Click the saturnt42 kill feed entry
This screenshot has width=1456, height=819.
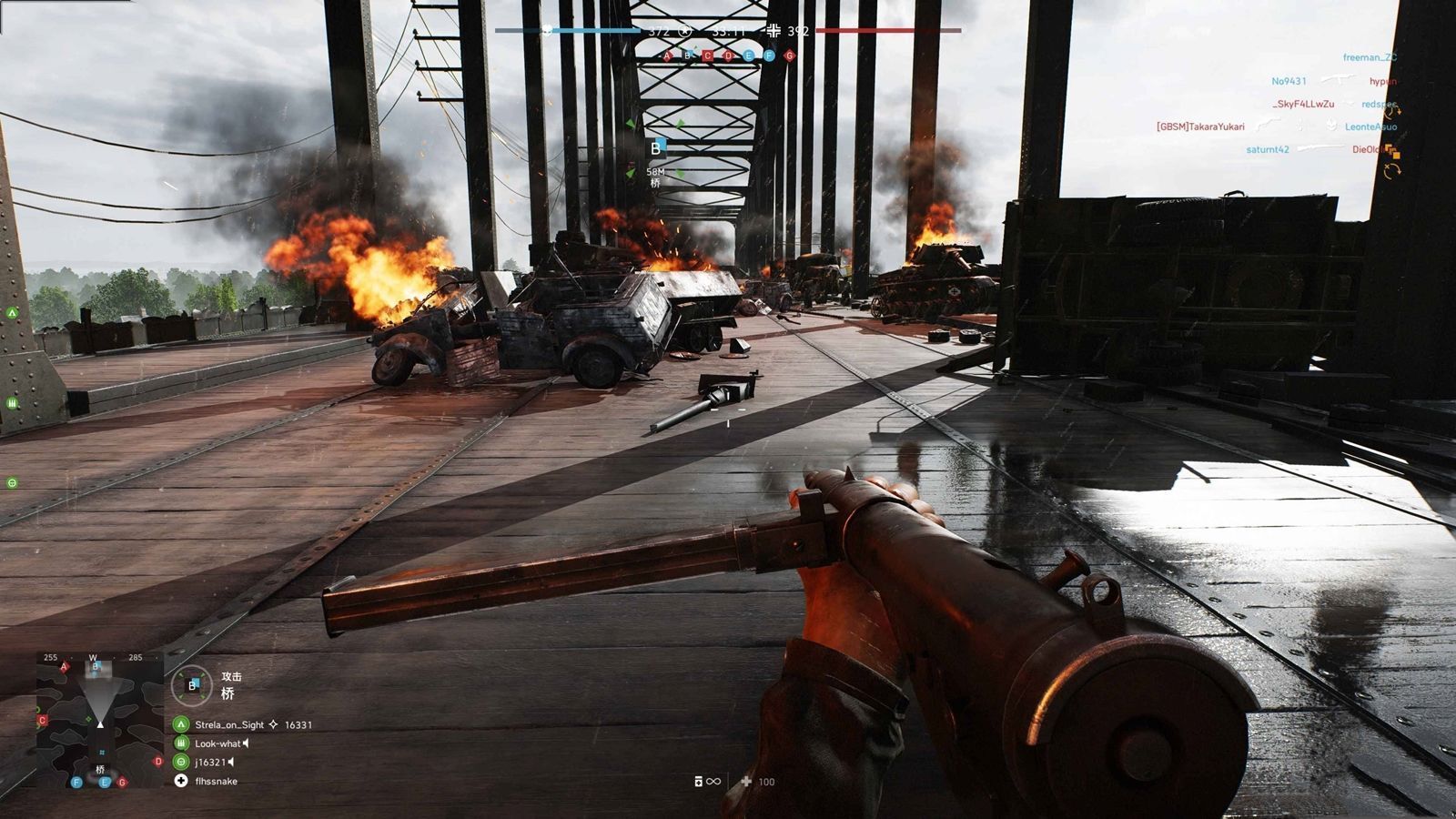pos(1268,150)
